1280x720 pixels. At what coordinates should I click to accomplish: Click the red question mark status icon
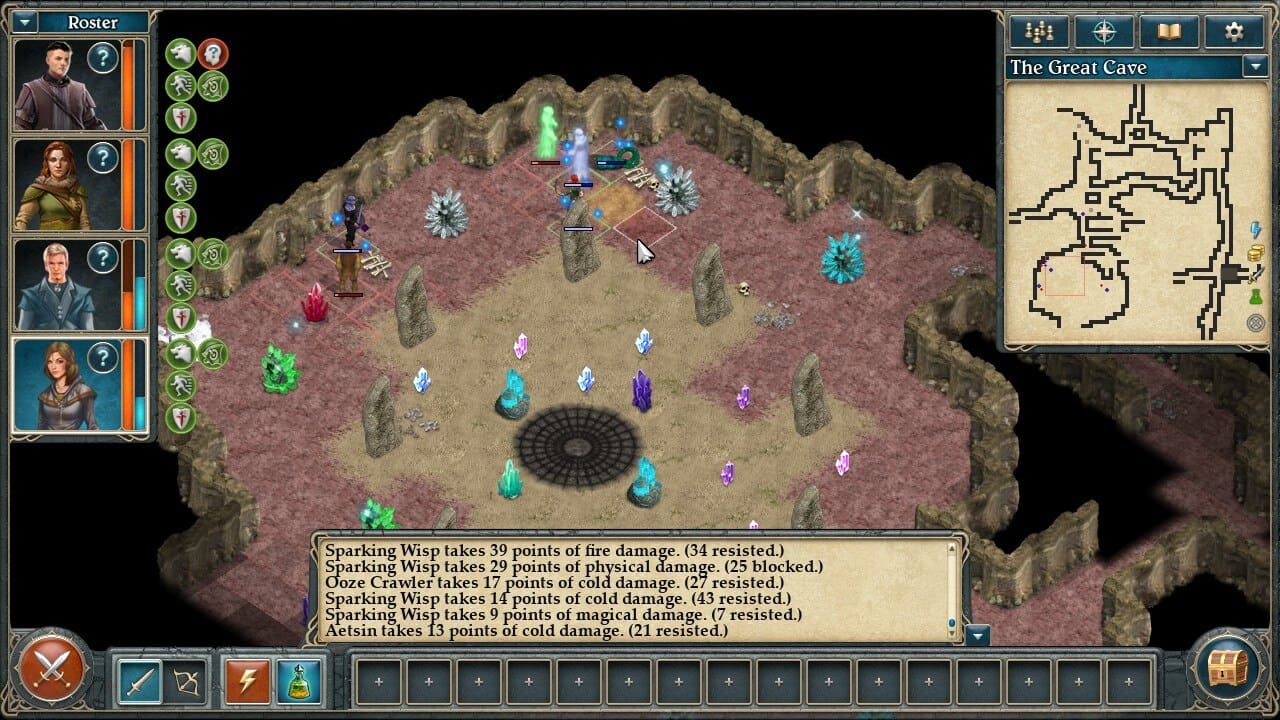[x=212, y=54]
